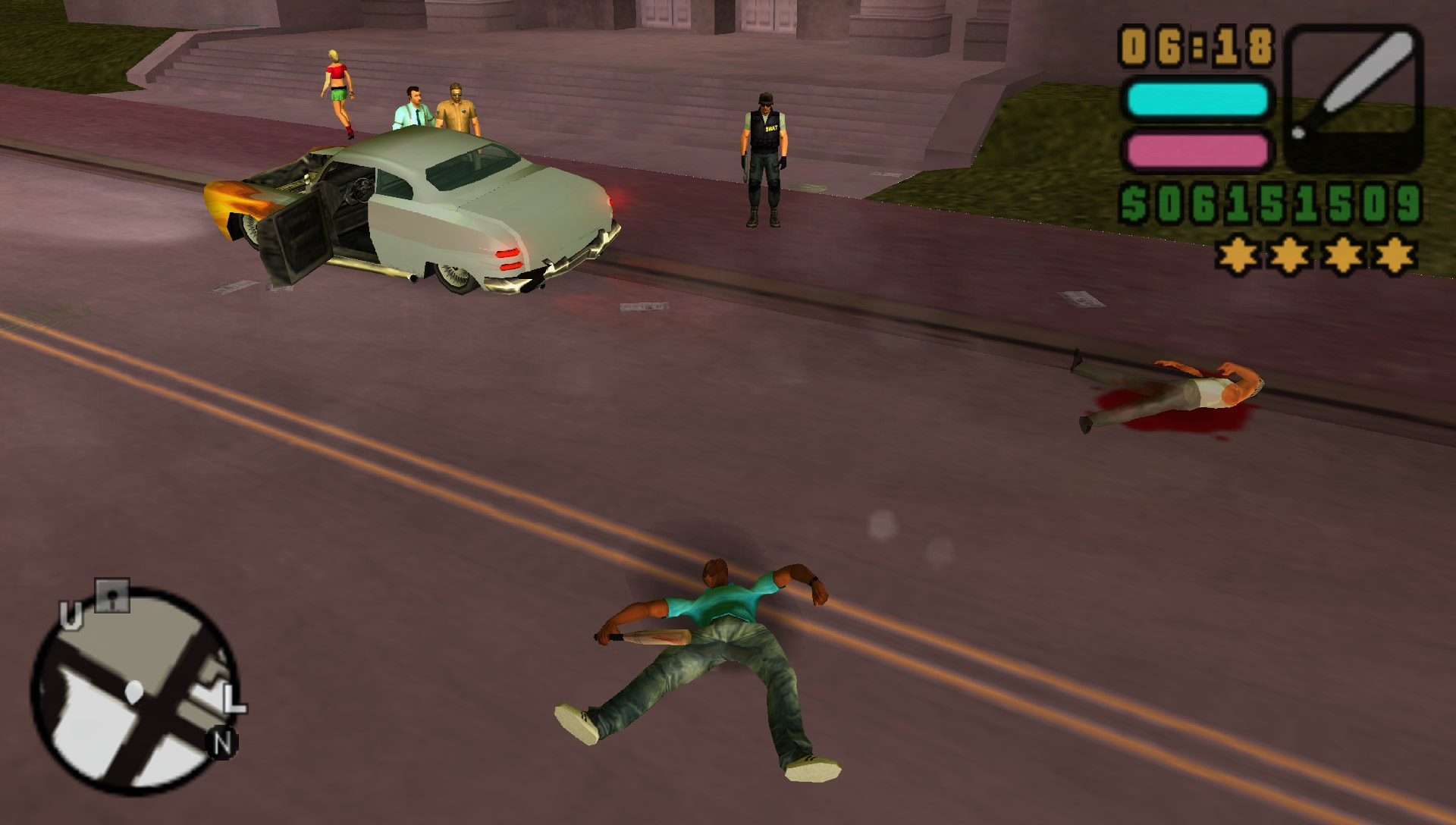
Task: Click the car's red taillight
Action: coord(510,258)
